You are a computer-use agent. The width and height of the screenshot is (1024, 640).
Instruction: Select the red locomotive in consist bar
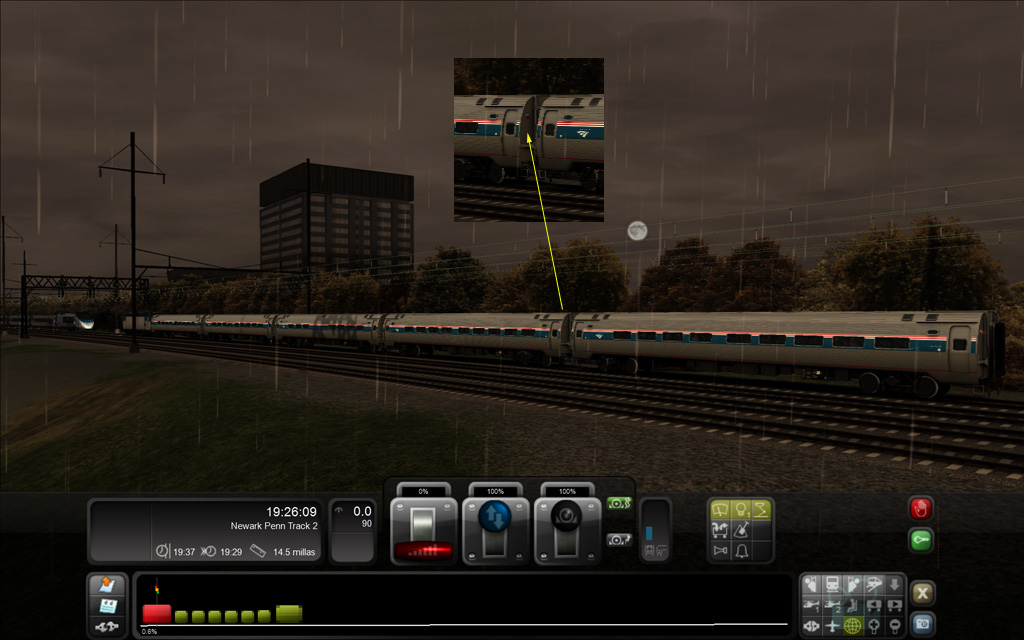(x=157, y=613)
